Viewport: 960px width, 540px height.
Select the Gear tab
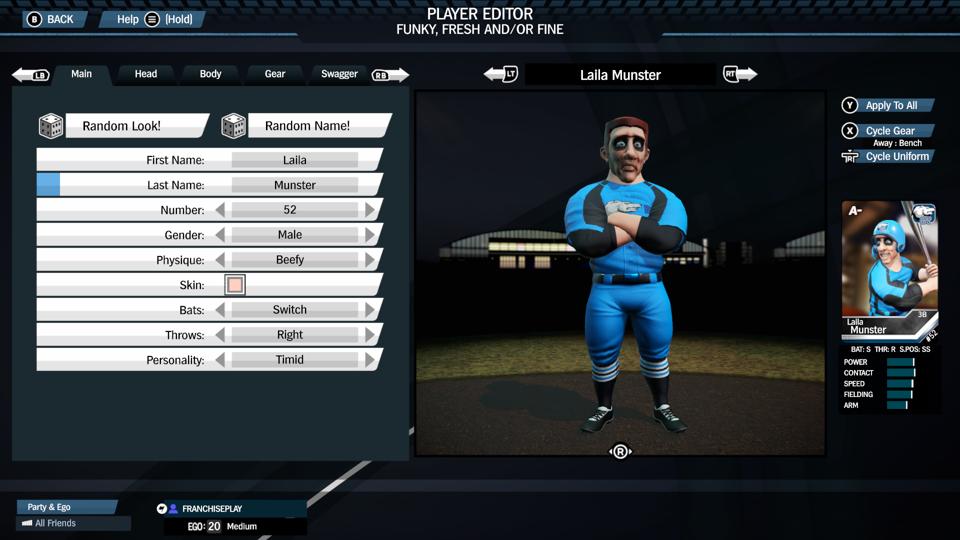pyautogui.click(x=275, y=74)
